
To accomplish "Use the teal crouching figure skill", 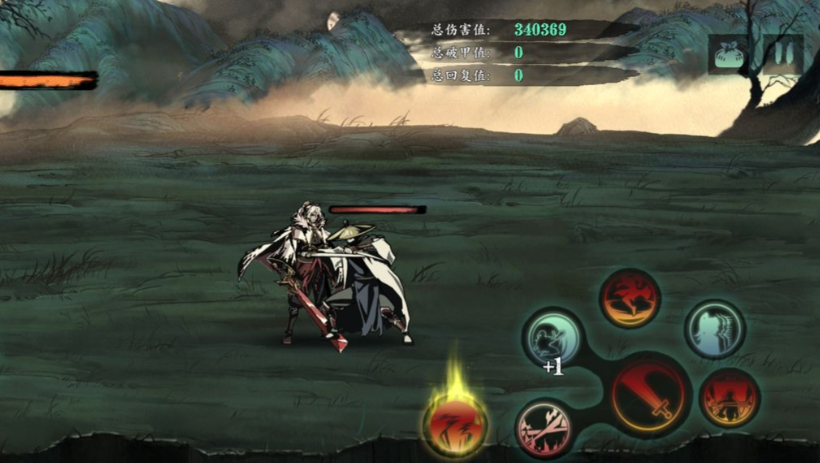I will pos(553,337).
